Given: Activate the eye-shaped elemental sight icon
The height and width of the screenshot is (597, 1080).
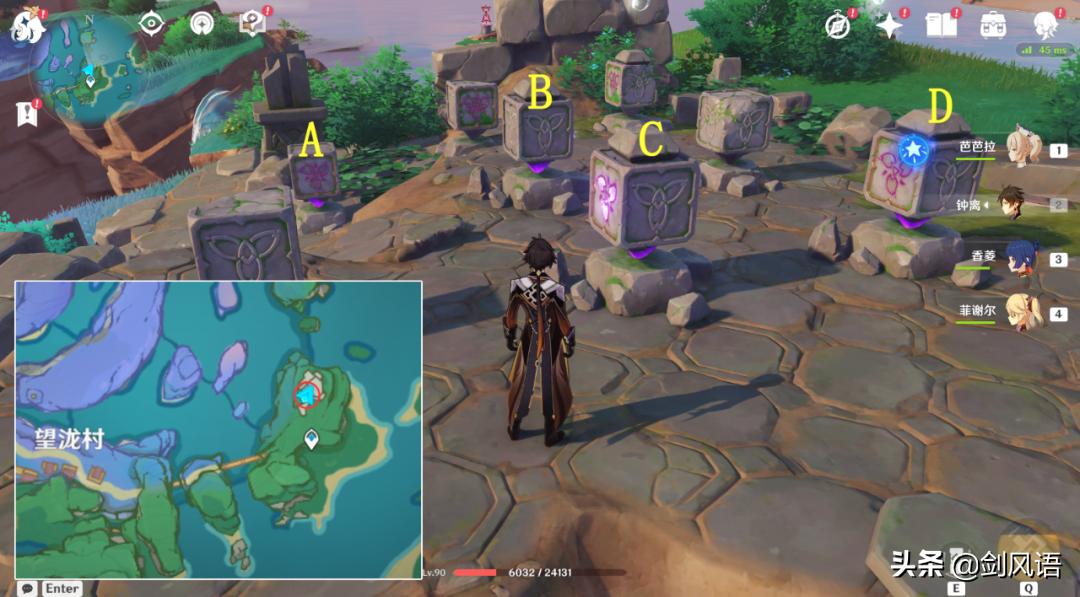Looking at the screenshot, I should [151, 23].
